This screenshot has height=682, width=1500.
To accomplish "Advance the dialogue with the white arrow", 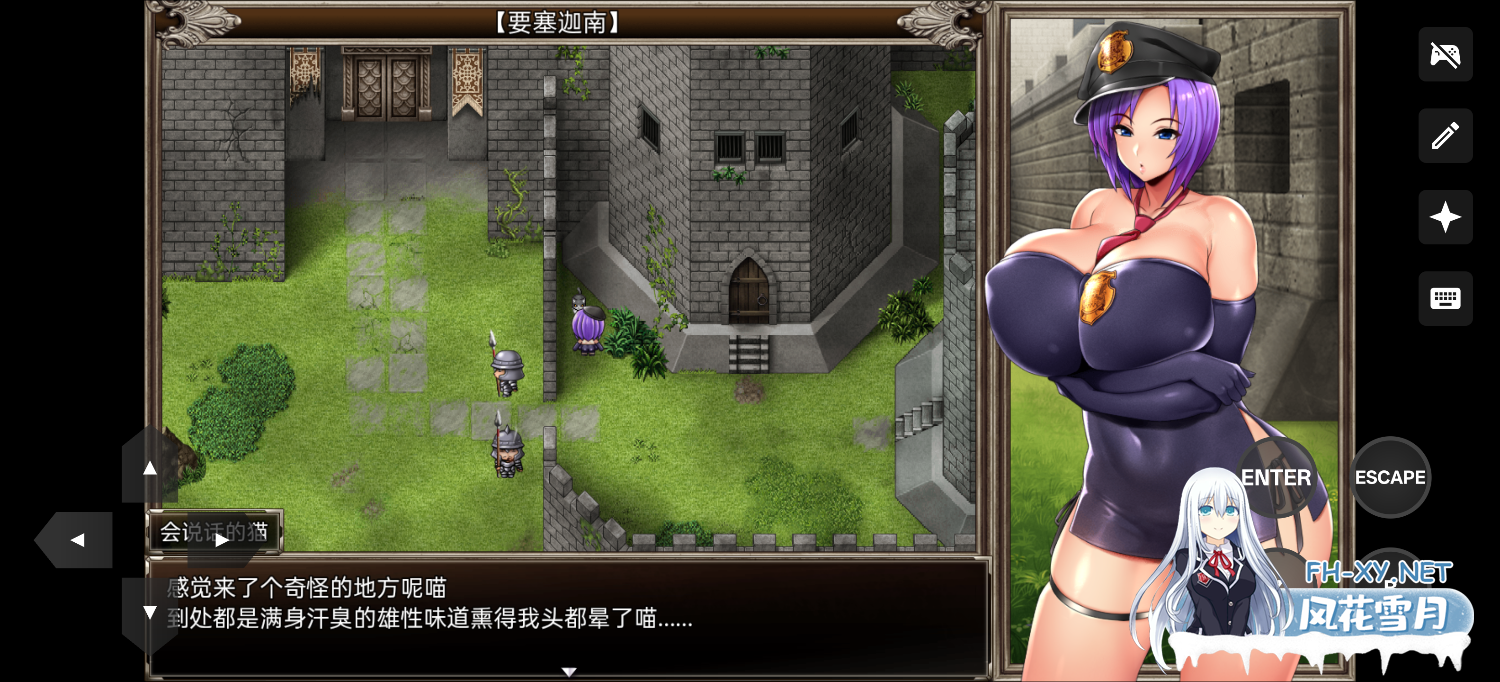I will coord(569,672).
